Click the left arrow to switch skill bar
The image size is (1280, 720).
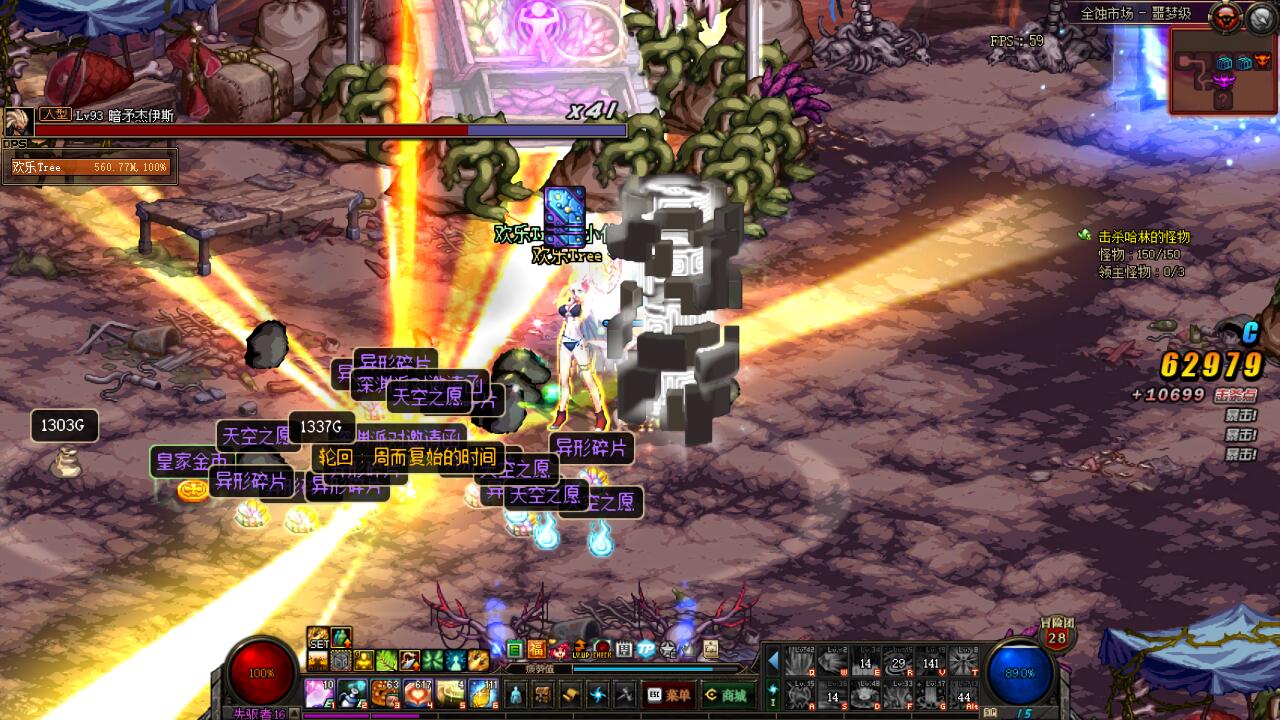[x=772, y=661]
